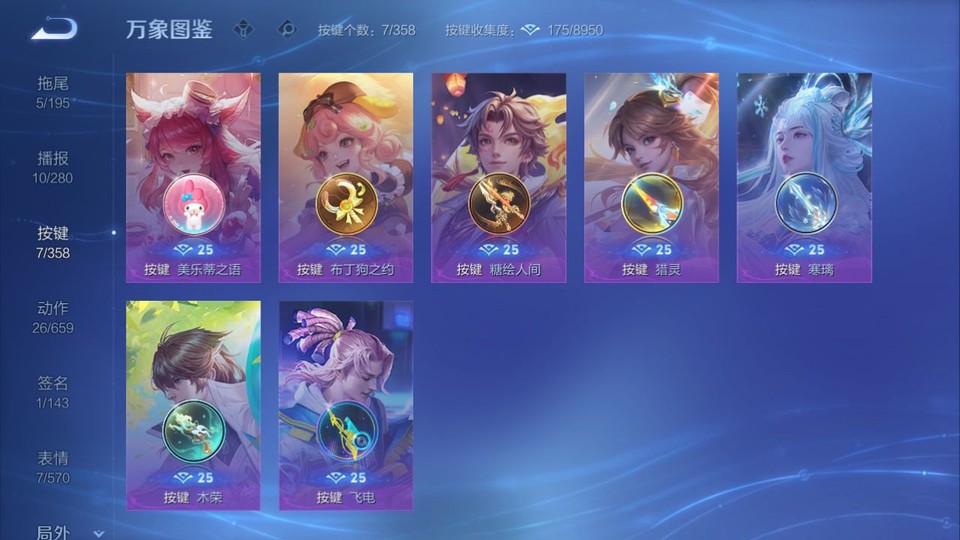The width and height of the screenshot is (960, 540).
Task: Select the 猎灵 button skin card
Action: 652,177
